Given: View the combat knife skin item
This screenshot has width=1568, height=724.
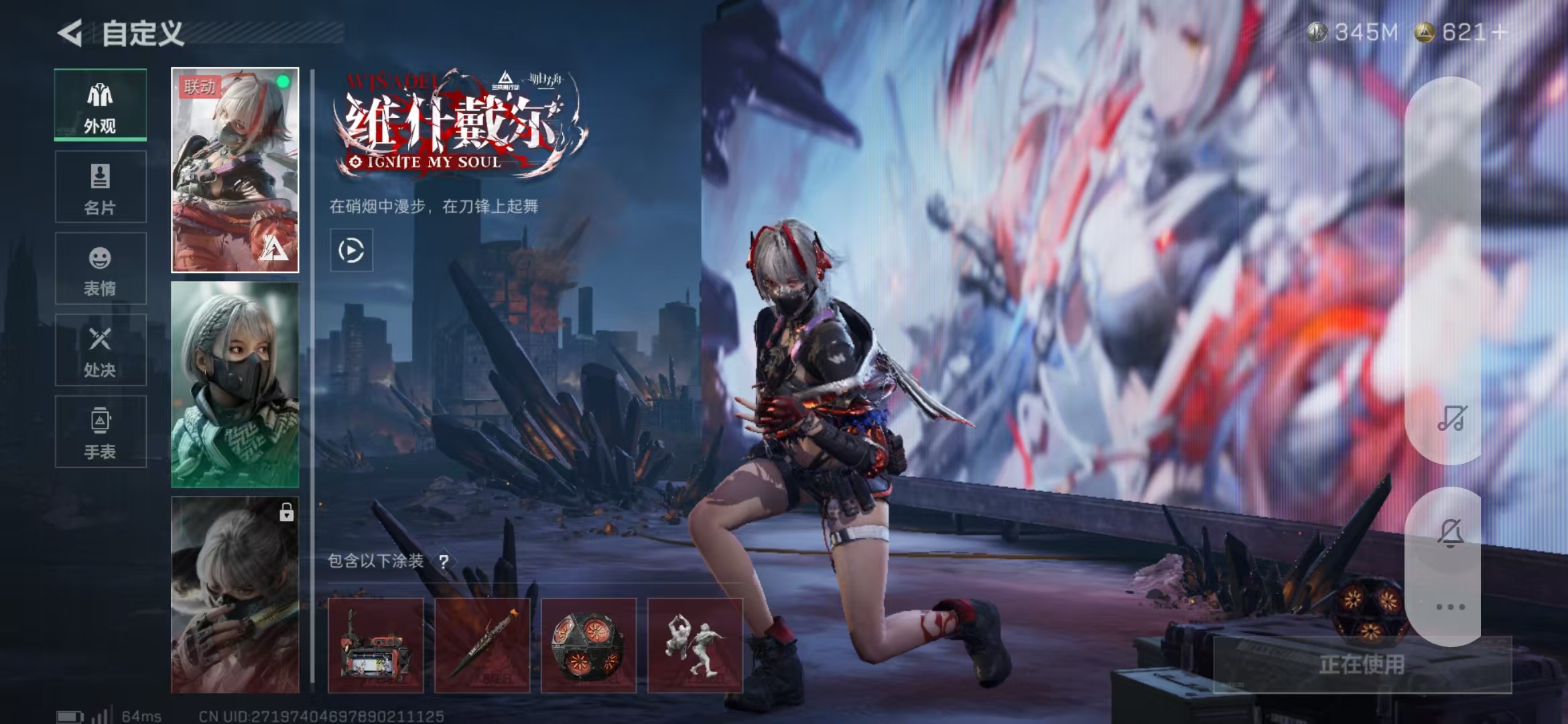Looking at the screenshot, I should pyautogui.click(x=482, y=645).
